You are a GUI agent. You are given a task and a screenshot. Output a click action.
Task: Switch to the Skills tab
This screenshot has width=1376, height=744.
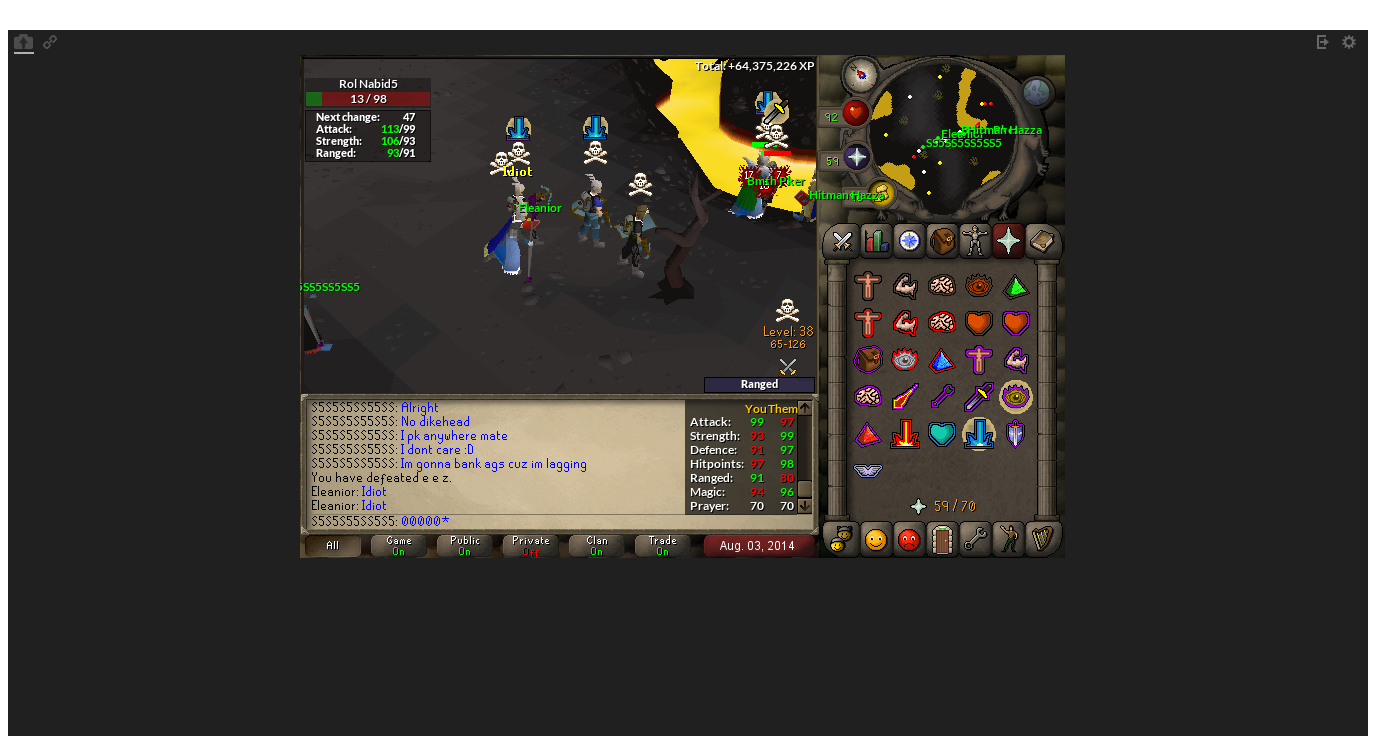click(874, 241)
